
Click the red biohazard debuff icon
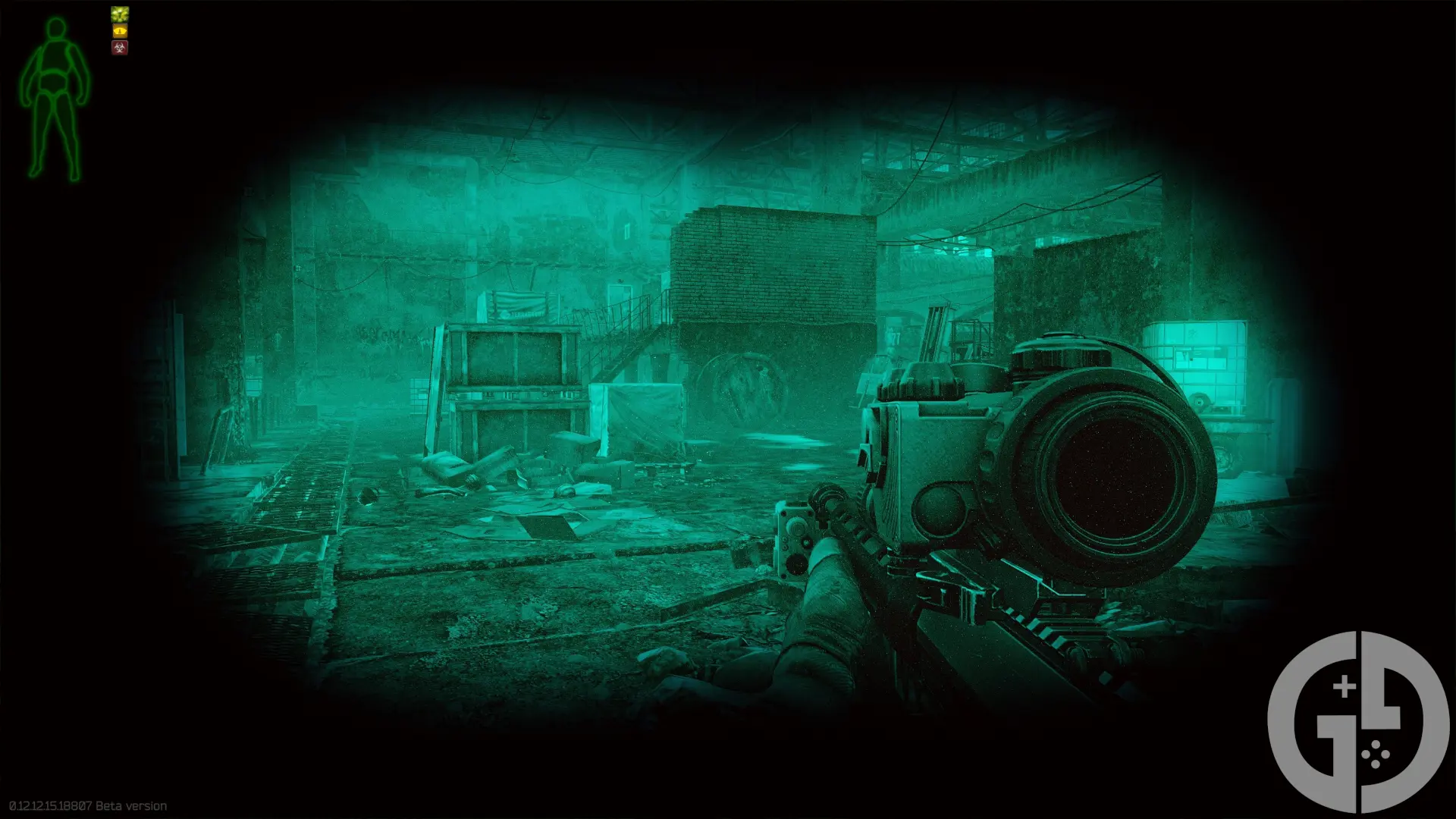pos(119,48)
